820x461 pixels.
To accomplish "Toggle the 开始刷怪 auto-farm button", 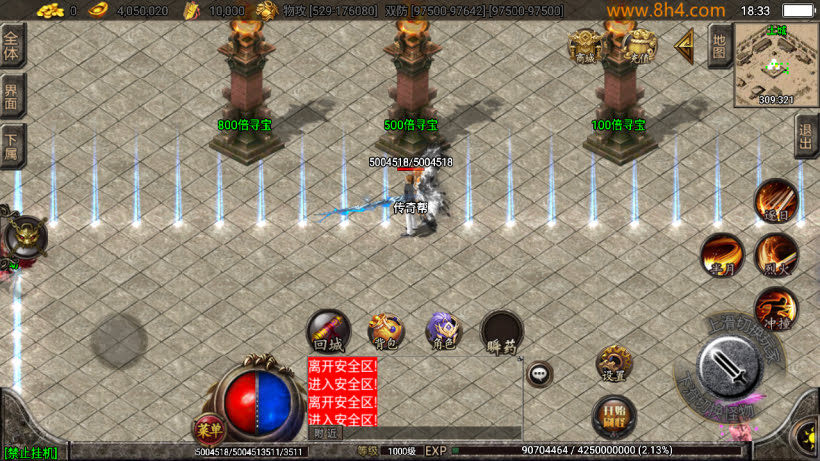I will coord(611,416).
